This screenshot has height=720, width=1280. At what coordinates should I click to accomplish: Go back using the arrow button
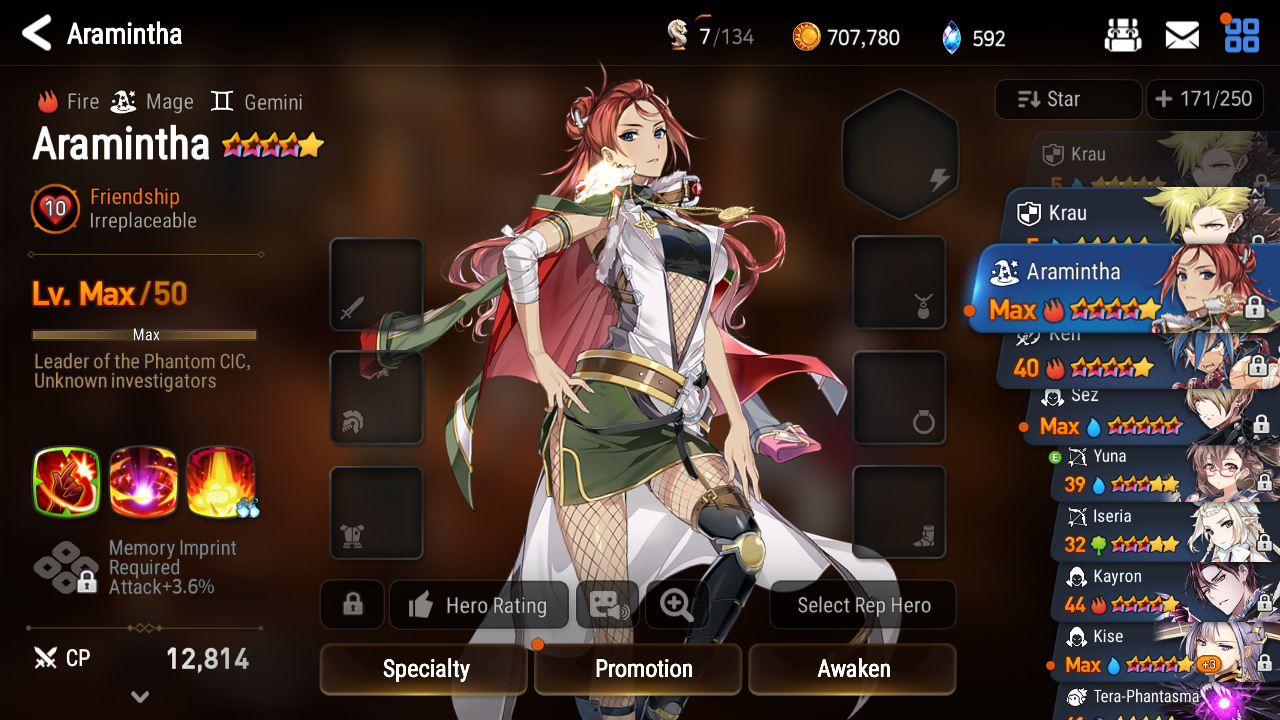pos(37,34)
